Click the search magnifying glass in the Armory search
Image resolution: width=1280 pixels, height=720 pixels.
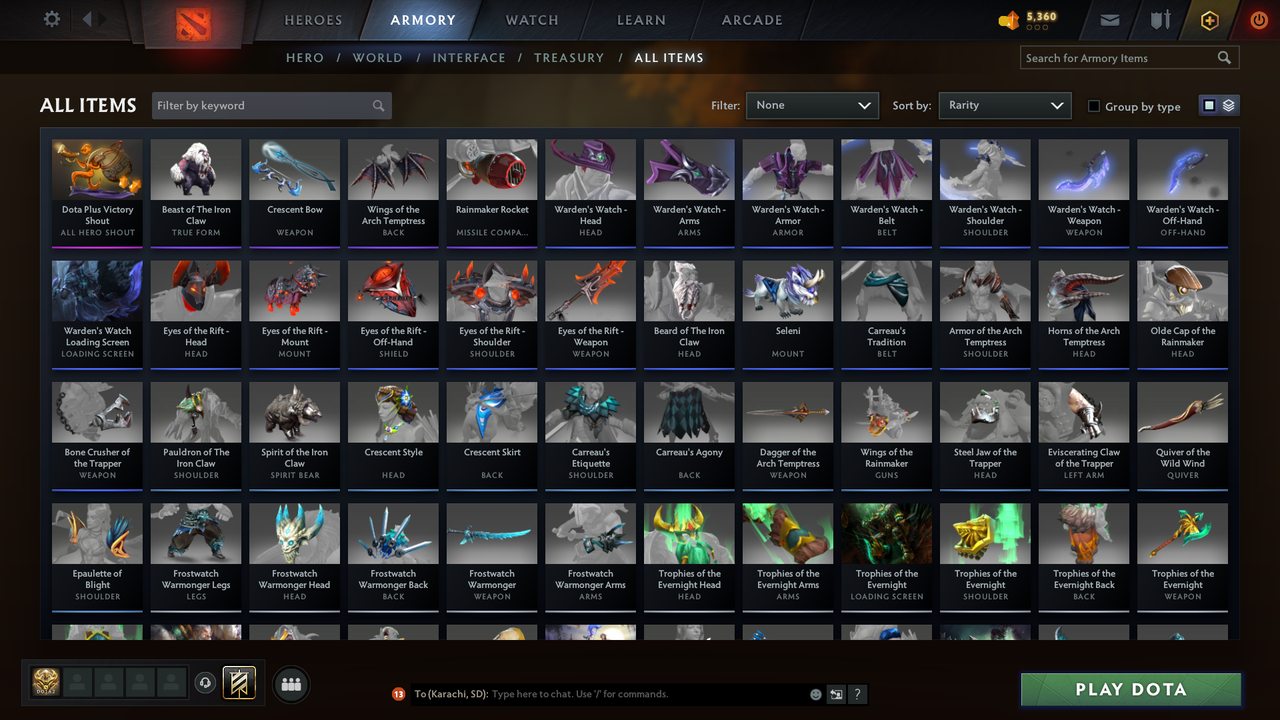tap(1224, 57)
